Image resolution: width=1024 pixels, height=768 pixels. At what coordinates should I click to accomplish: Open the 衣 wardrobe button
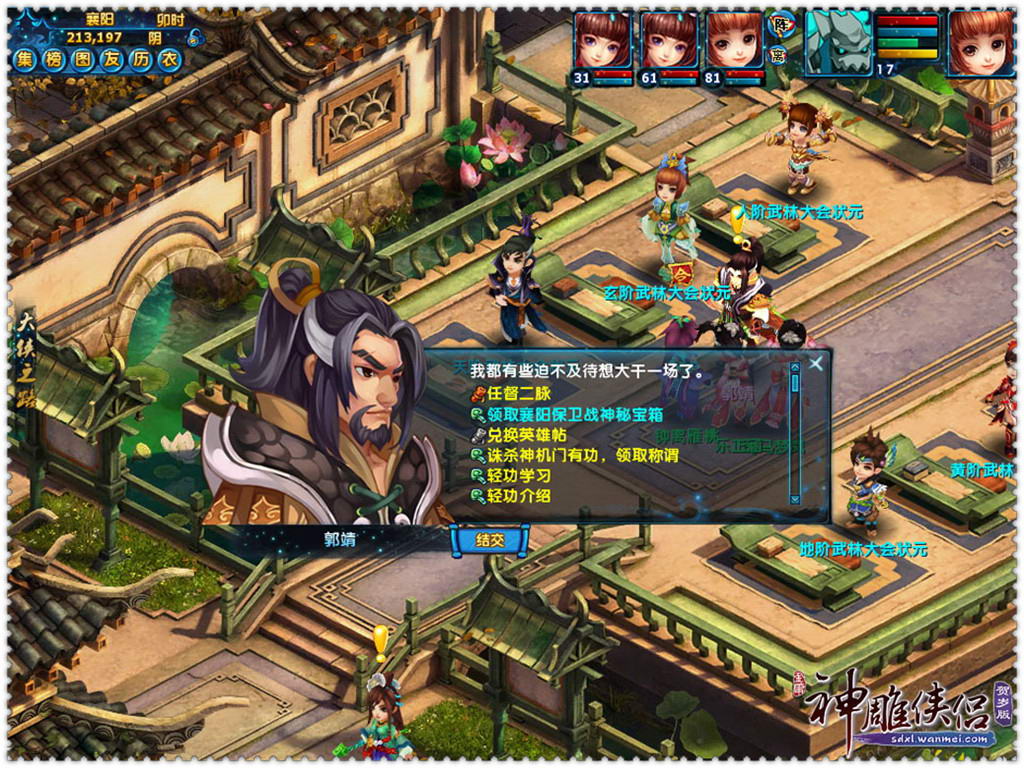tap(171, 59)
